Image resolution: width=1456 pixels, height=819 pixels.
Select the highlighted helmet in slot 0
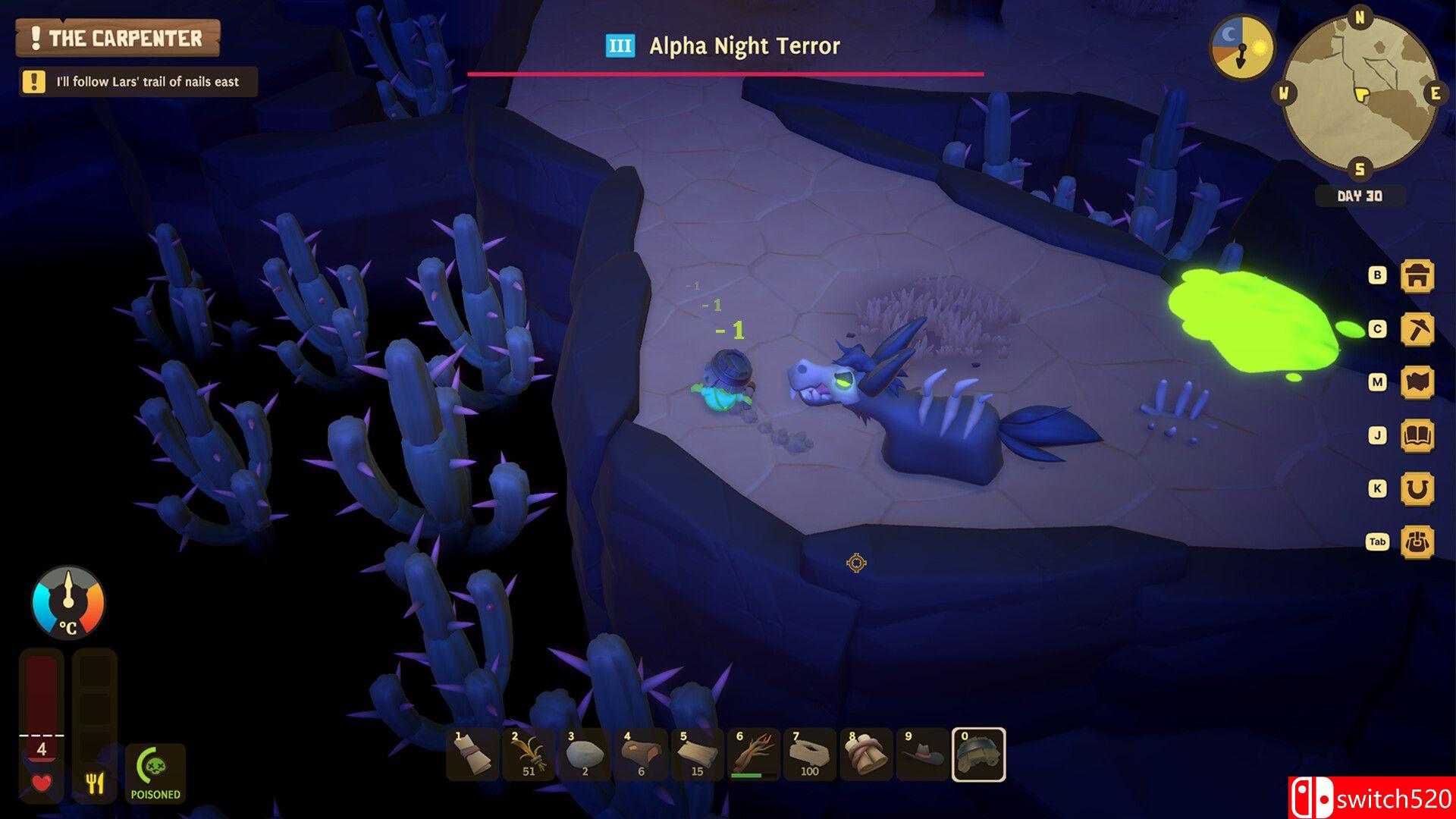click(x=978, y=755)
